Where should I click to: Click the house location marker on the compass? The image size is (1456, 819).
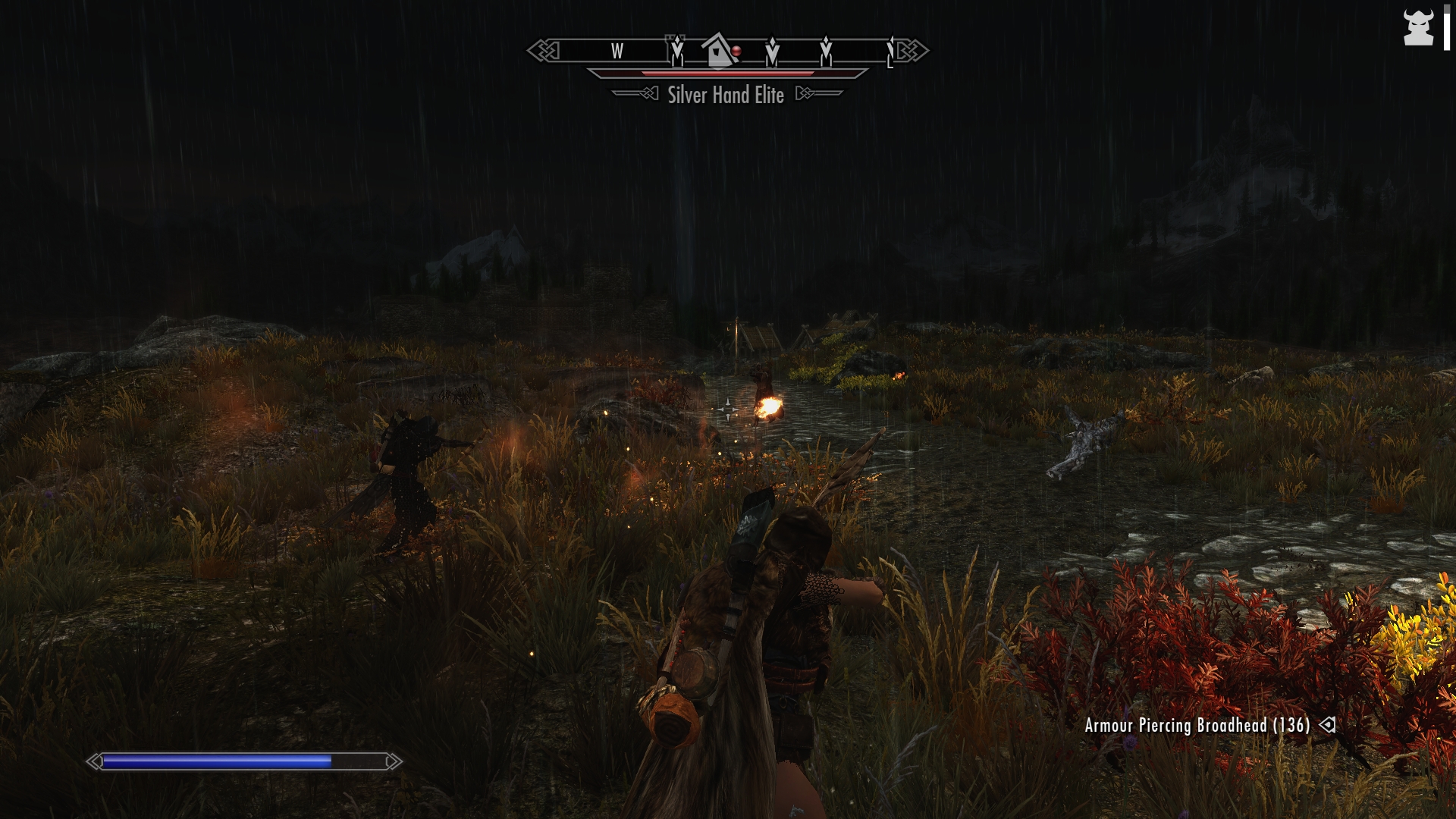(717, 51)
